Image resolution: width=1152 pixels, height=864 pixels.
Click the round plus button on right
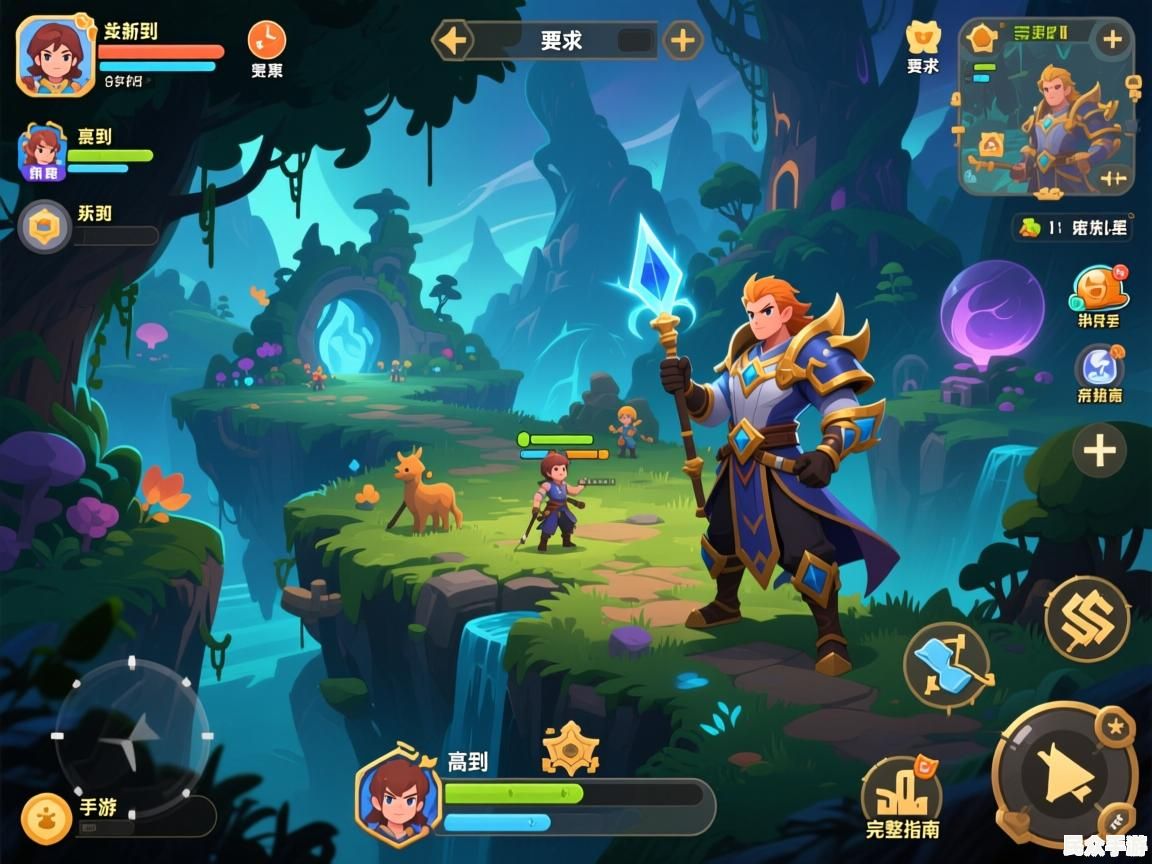pyautogui.click(x=1099, y=451)
